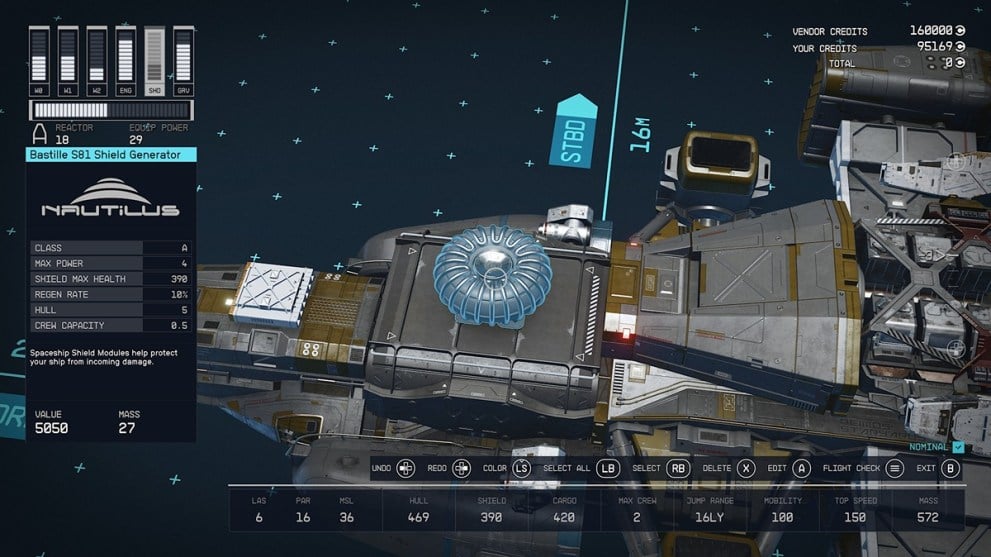This screenshot has width=991, height=557.
Task: Open the Color option for the module
Action: coord(521,468)
